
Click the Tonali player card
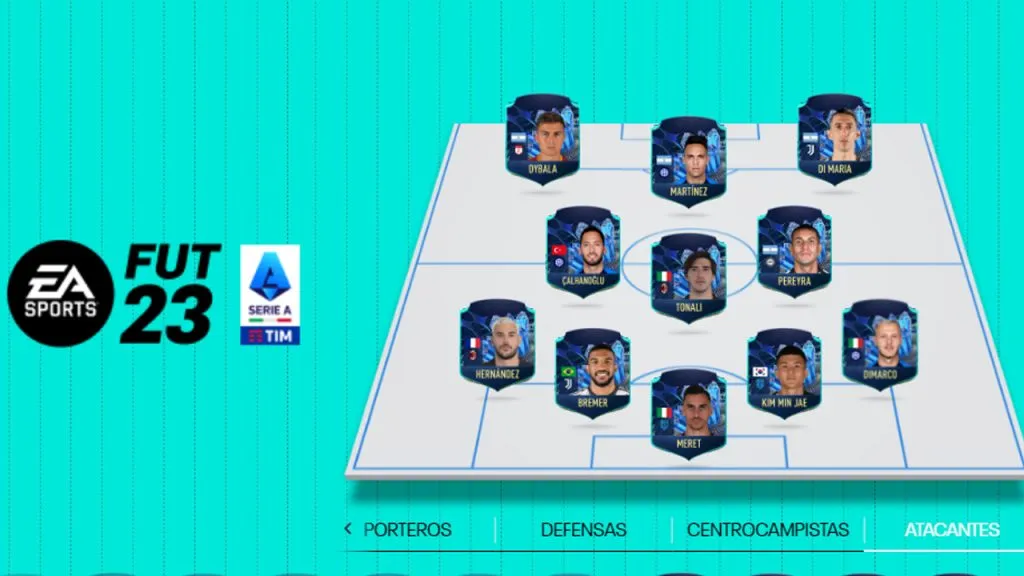pos(688,275)
